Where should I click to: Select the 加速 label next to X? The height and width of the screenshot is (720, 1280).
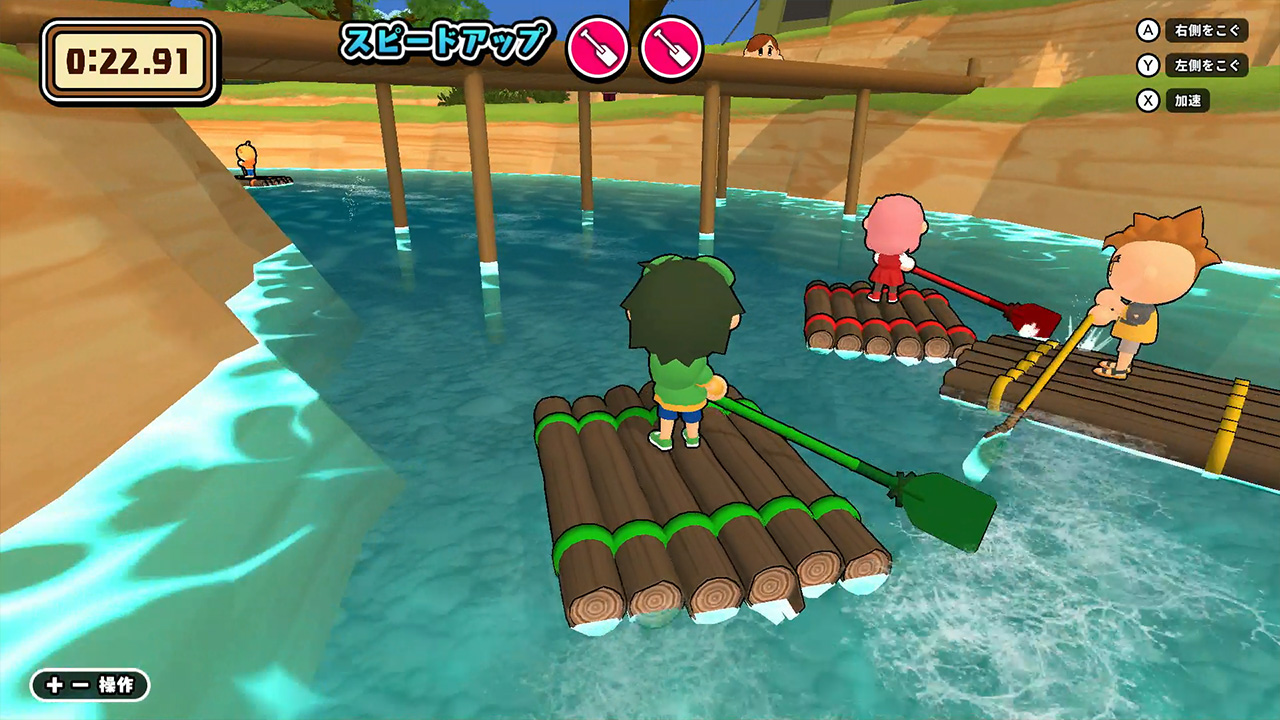(x=1189, y=100)
